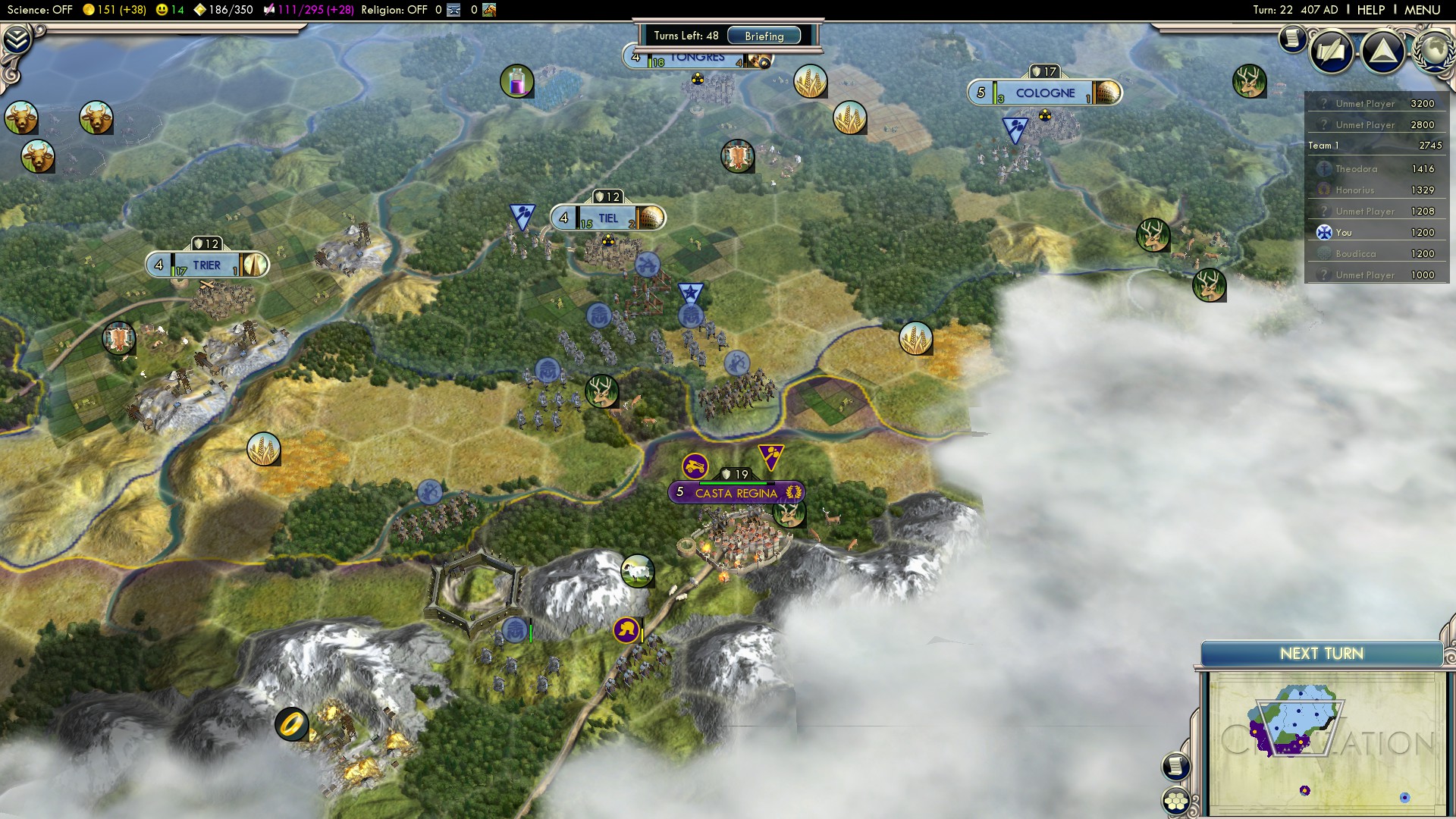This screenshot has height=819, width=1456.
Task: Open the small scroll notification log button
Action: coord(1292,38)
